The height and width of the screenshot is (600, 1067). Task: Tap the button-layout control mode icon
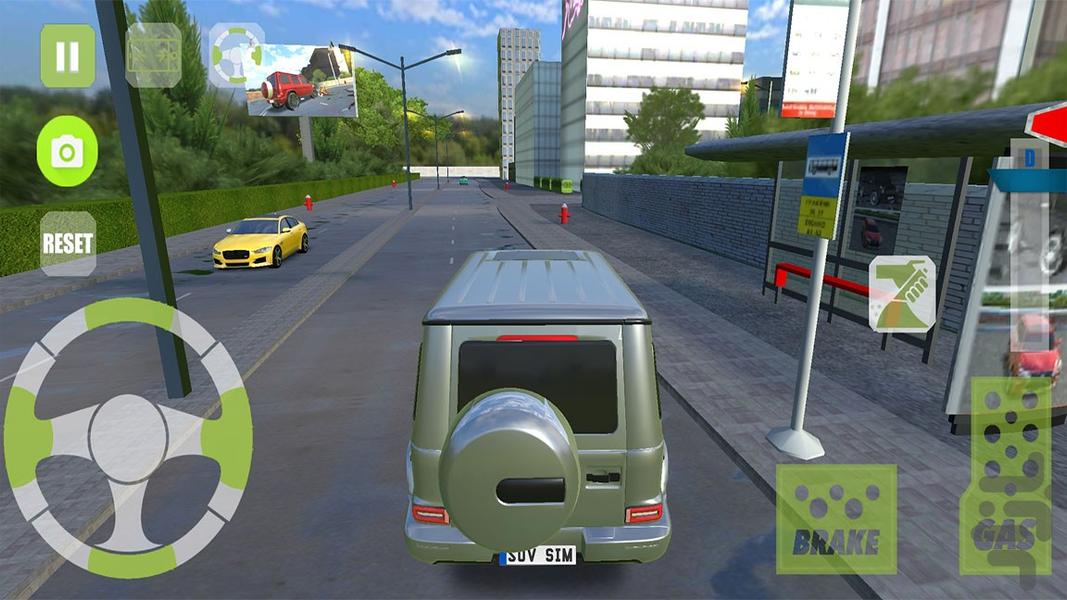click(x=153, y=56)
